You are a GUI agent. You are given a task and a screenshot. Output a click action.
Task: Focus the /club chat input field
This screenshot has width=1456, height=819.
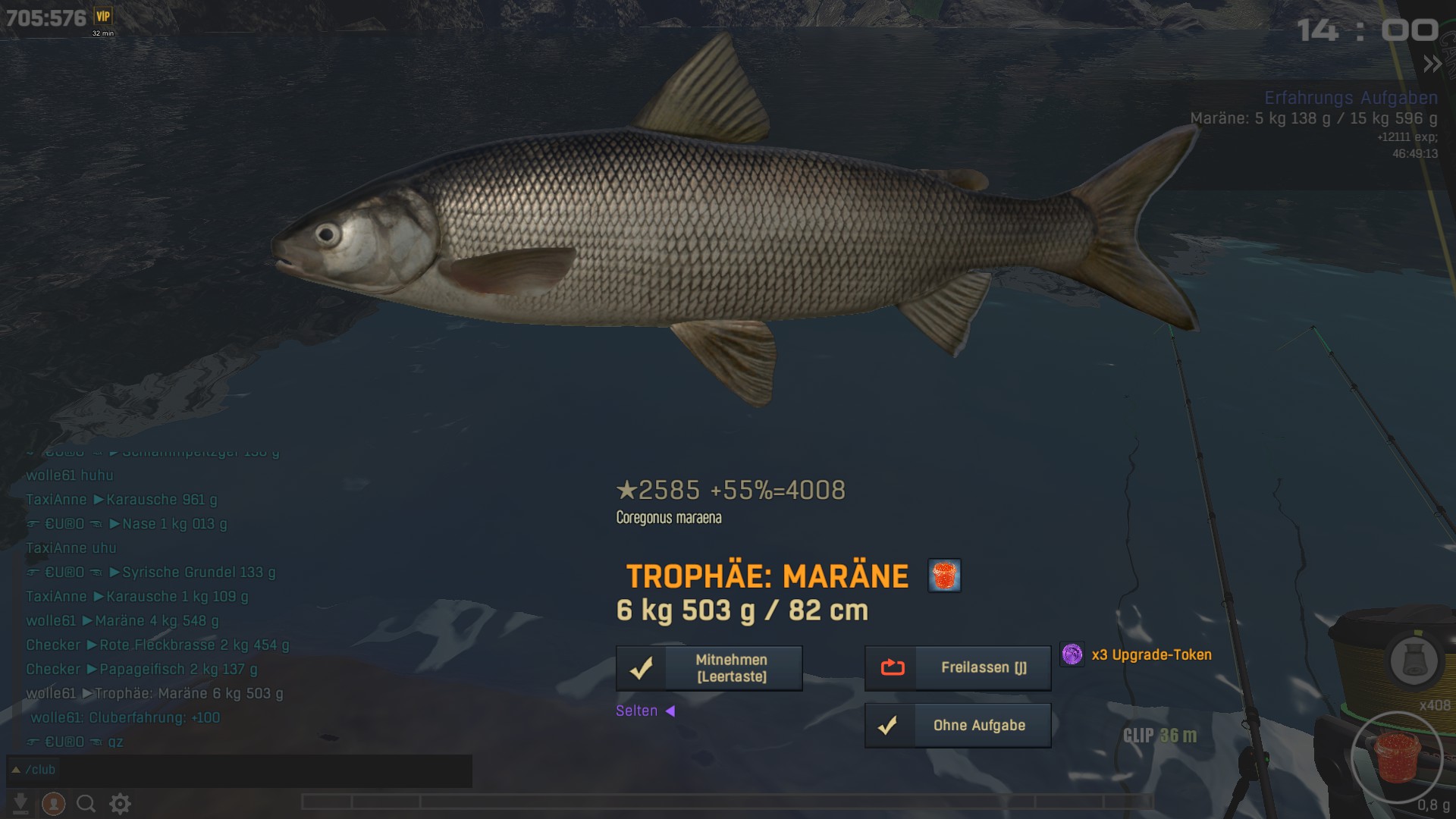coord(250,770)
